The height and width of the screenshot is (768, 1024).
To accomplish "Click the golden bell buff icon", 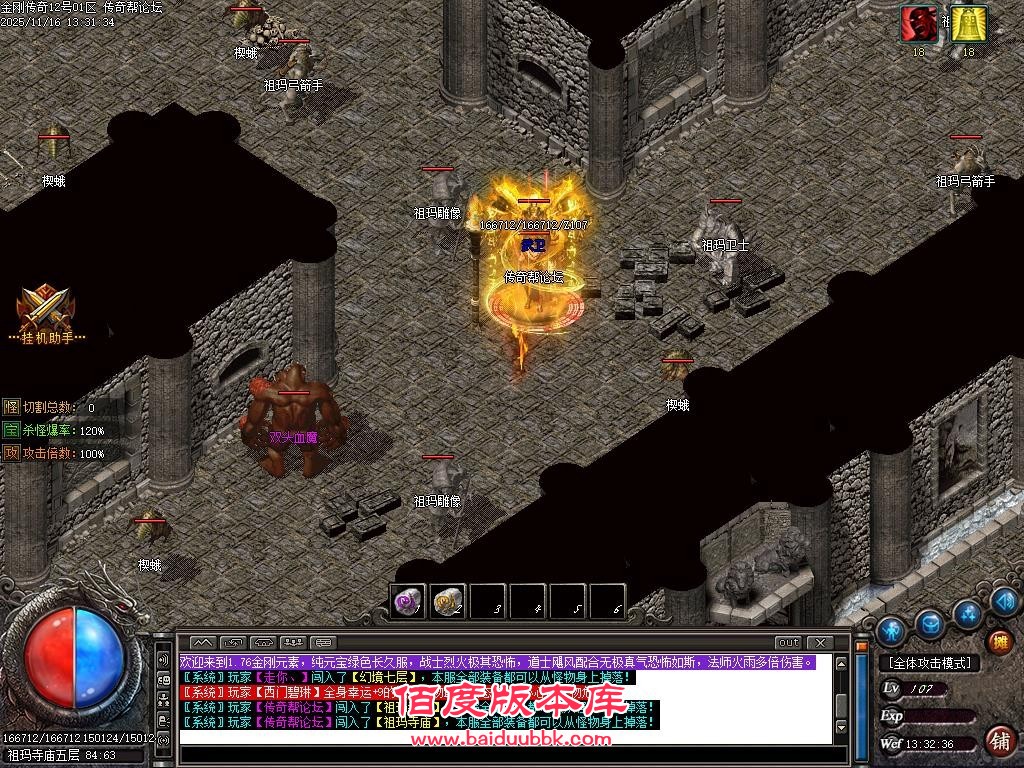I will coord(967,24).
